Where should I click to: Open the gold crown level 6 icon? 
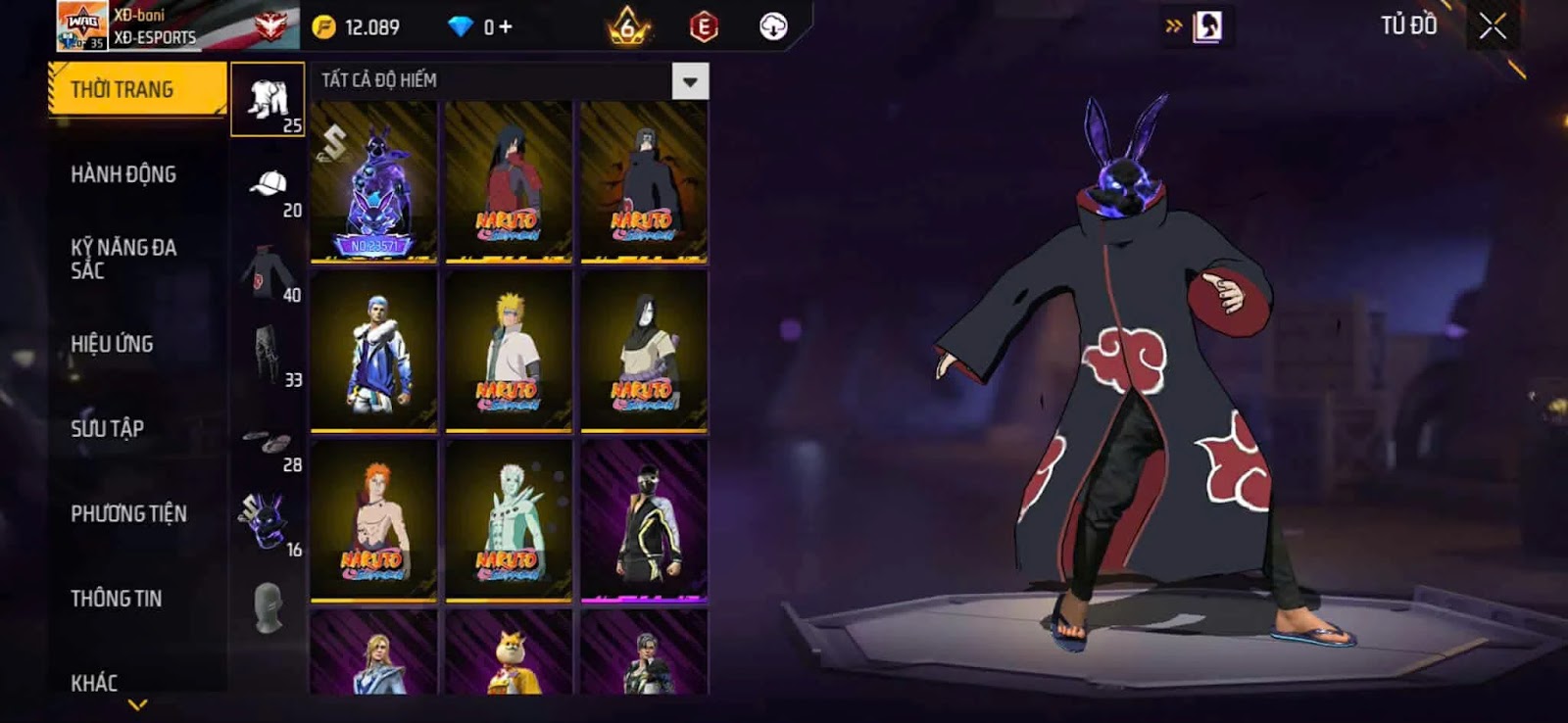(627, 26)
